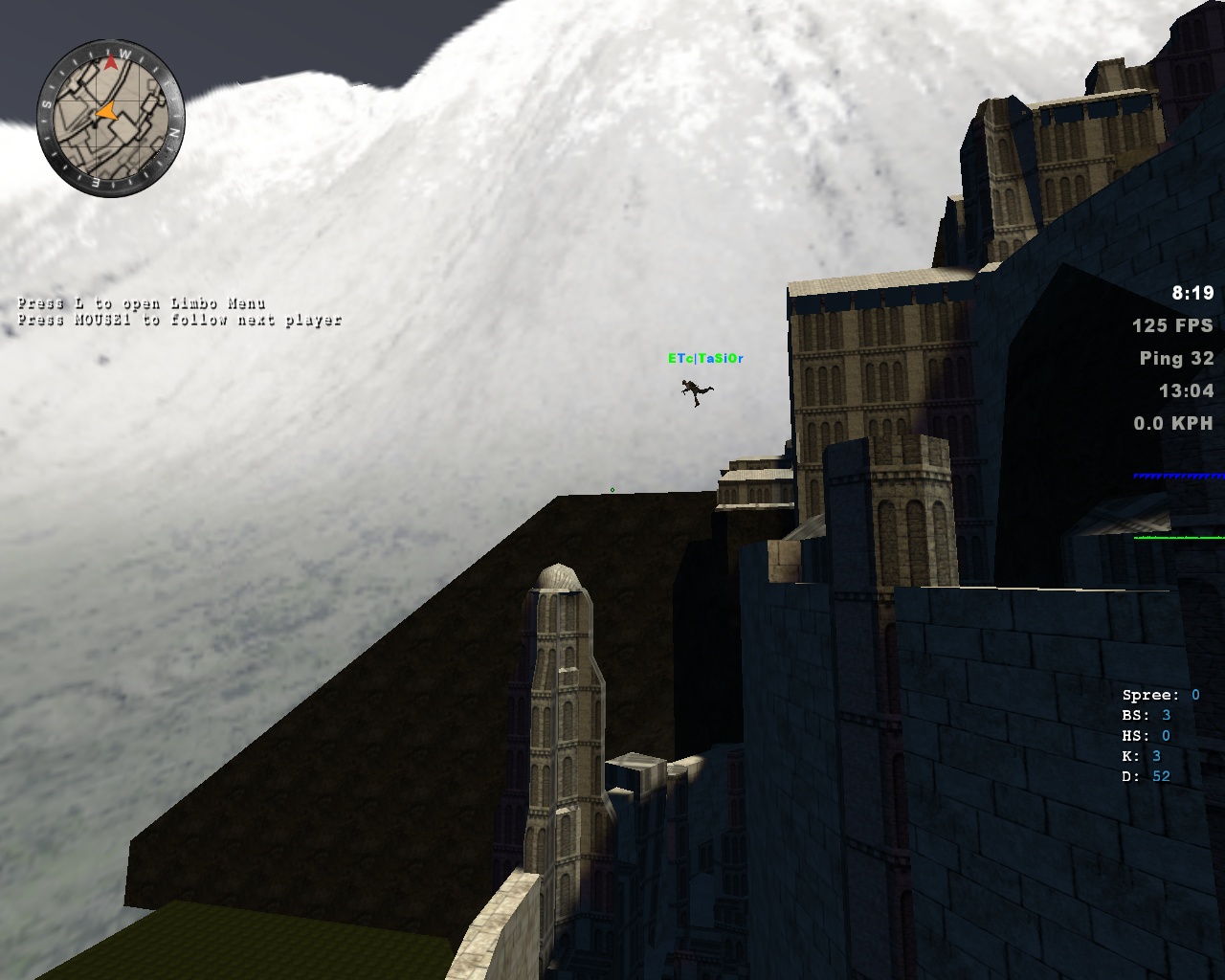The height and width of the screenshot is (980, 1225).
Task: Click the Ping 32 indicator
Action: 1176,359
